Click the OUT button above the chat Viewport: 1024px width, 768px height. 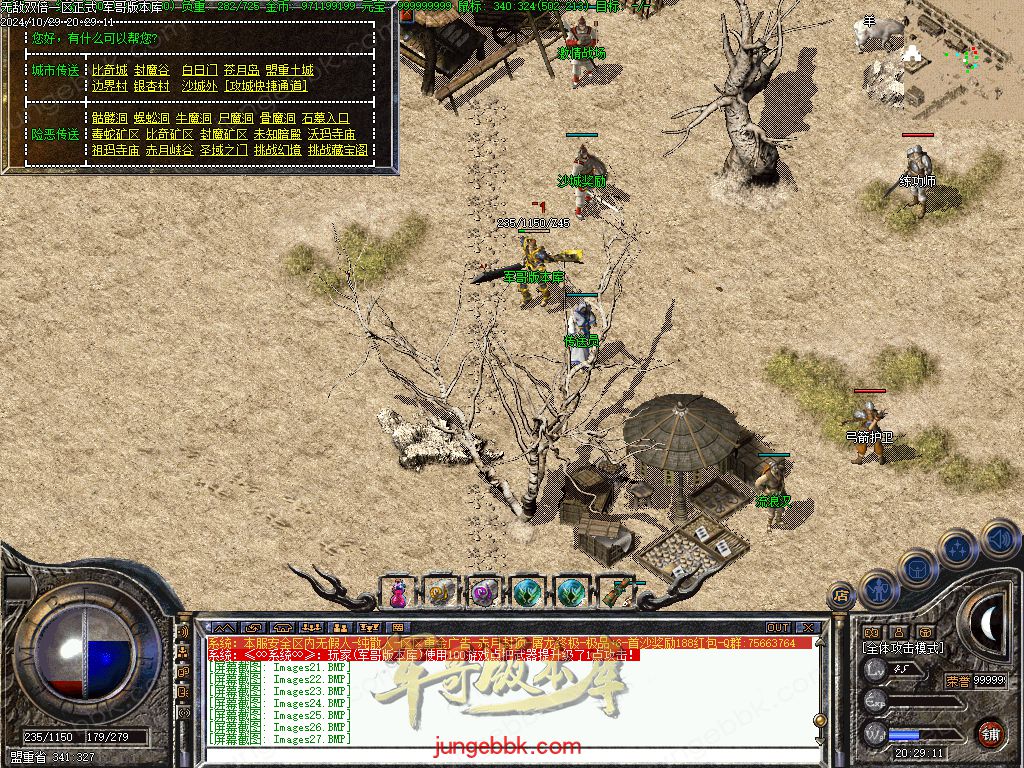point(778,628)
